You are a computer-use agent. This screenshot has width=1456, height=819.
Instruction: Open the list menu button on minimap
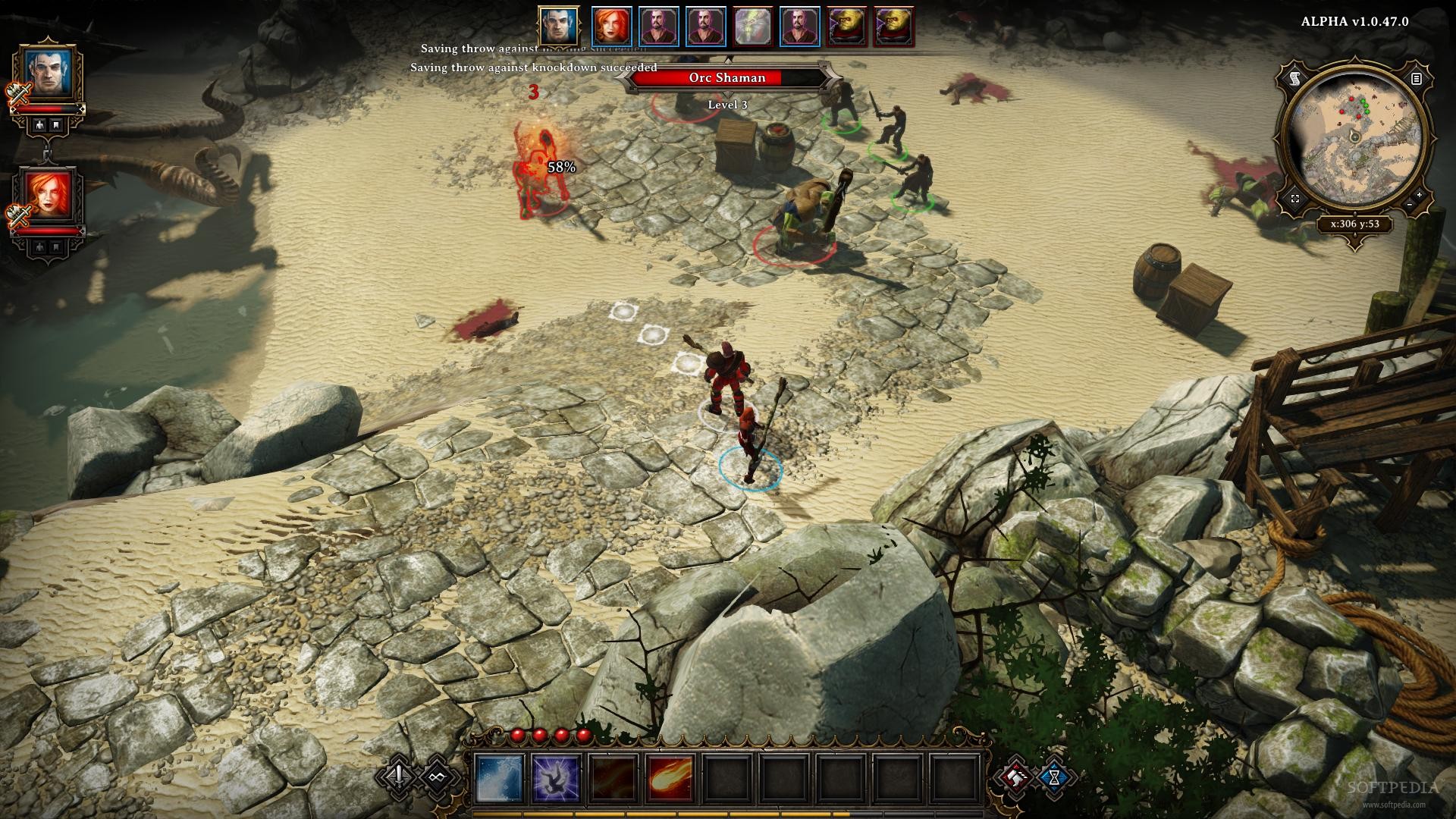point(1416,78)
